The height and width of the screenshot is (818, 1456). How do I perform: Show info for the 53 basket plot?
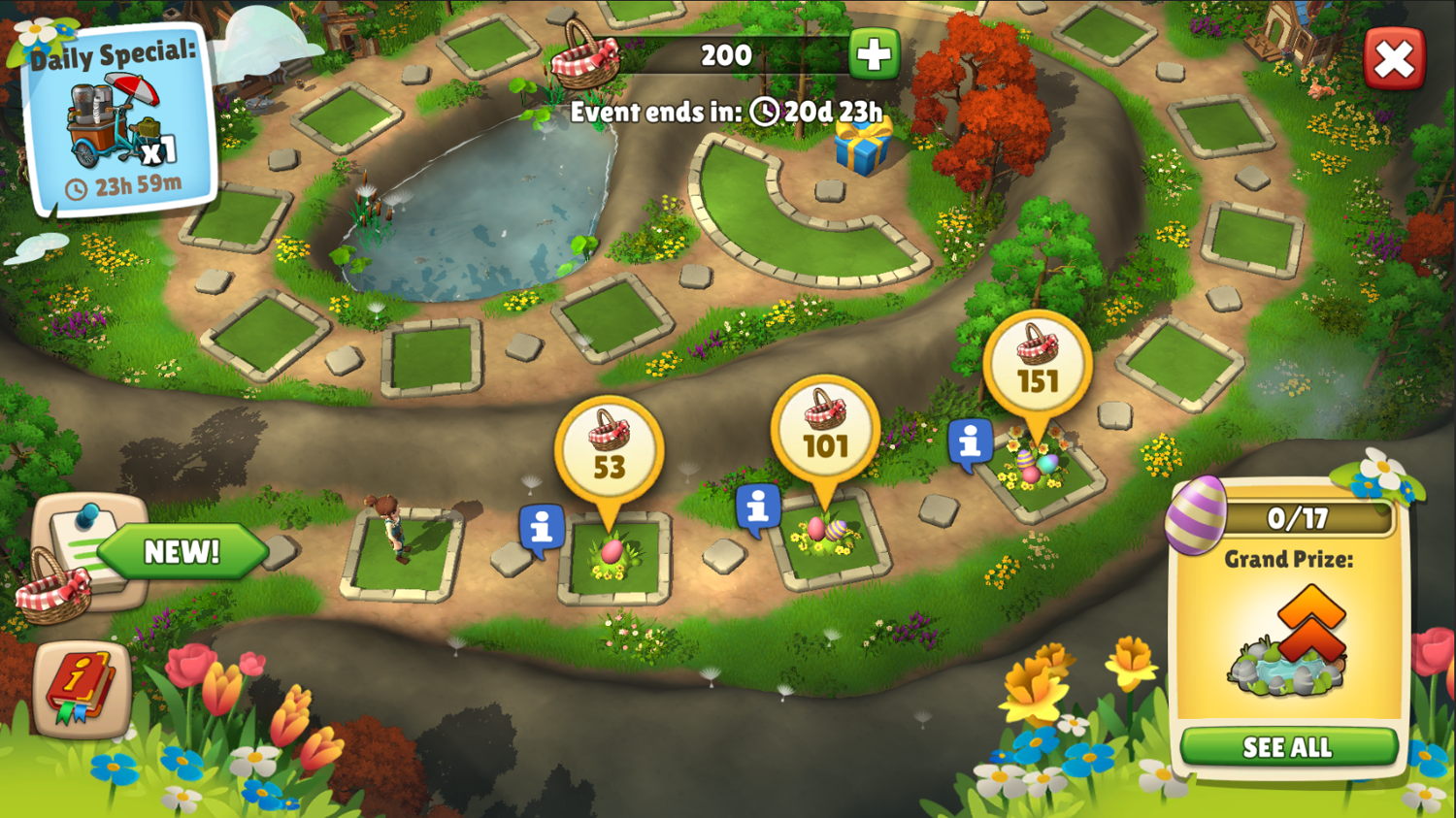pyautogui.click(x=542, y=528)
